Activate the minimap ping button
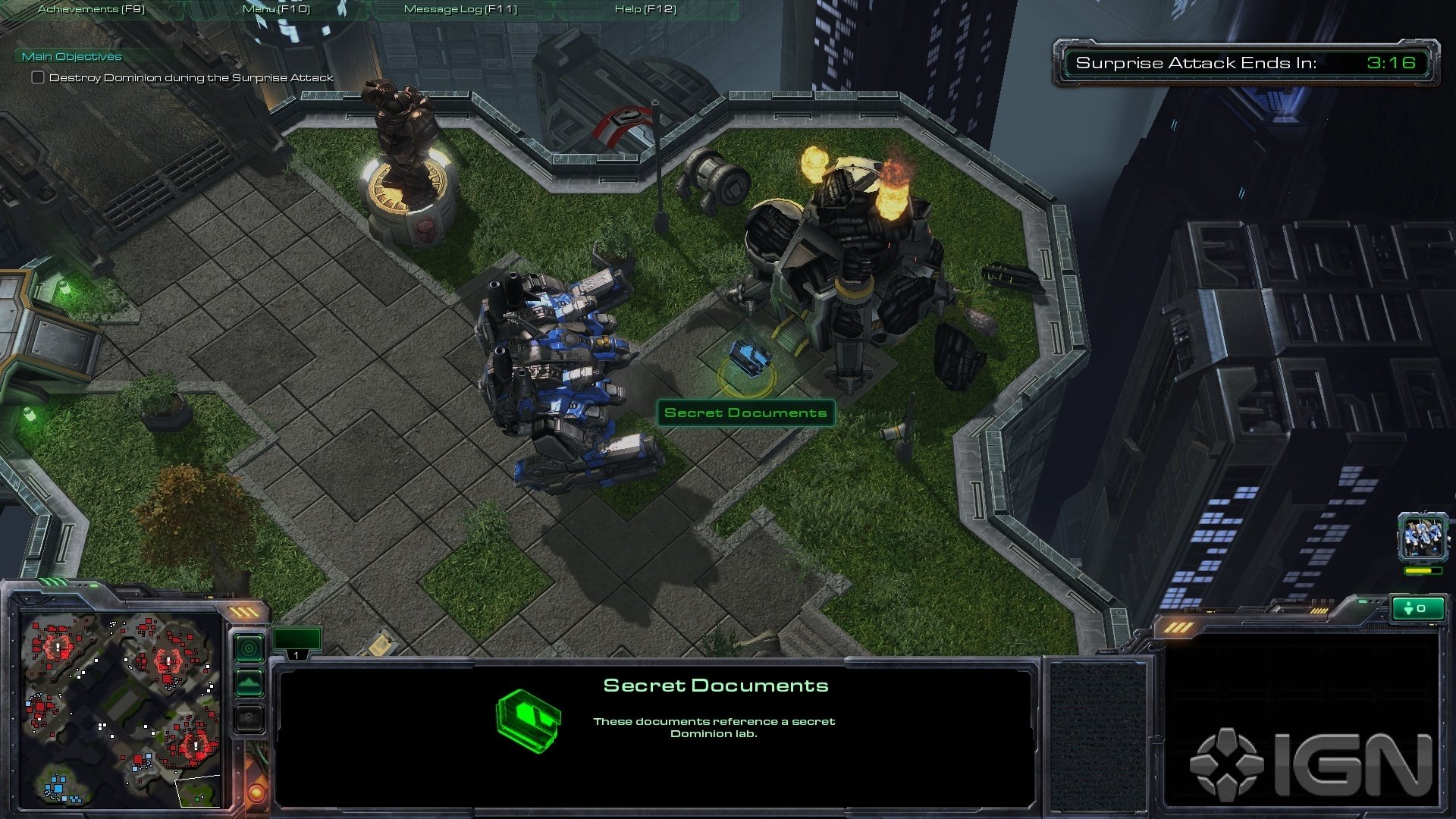1456x819 pixels. tap(249, 648)
